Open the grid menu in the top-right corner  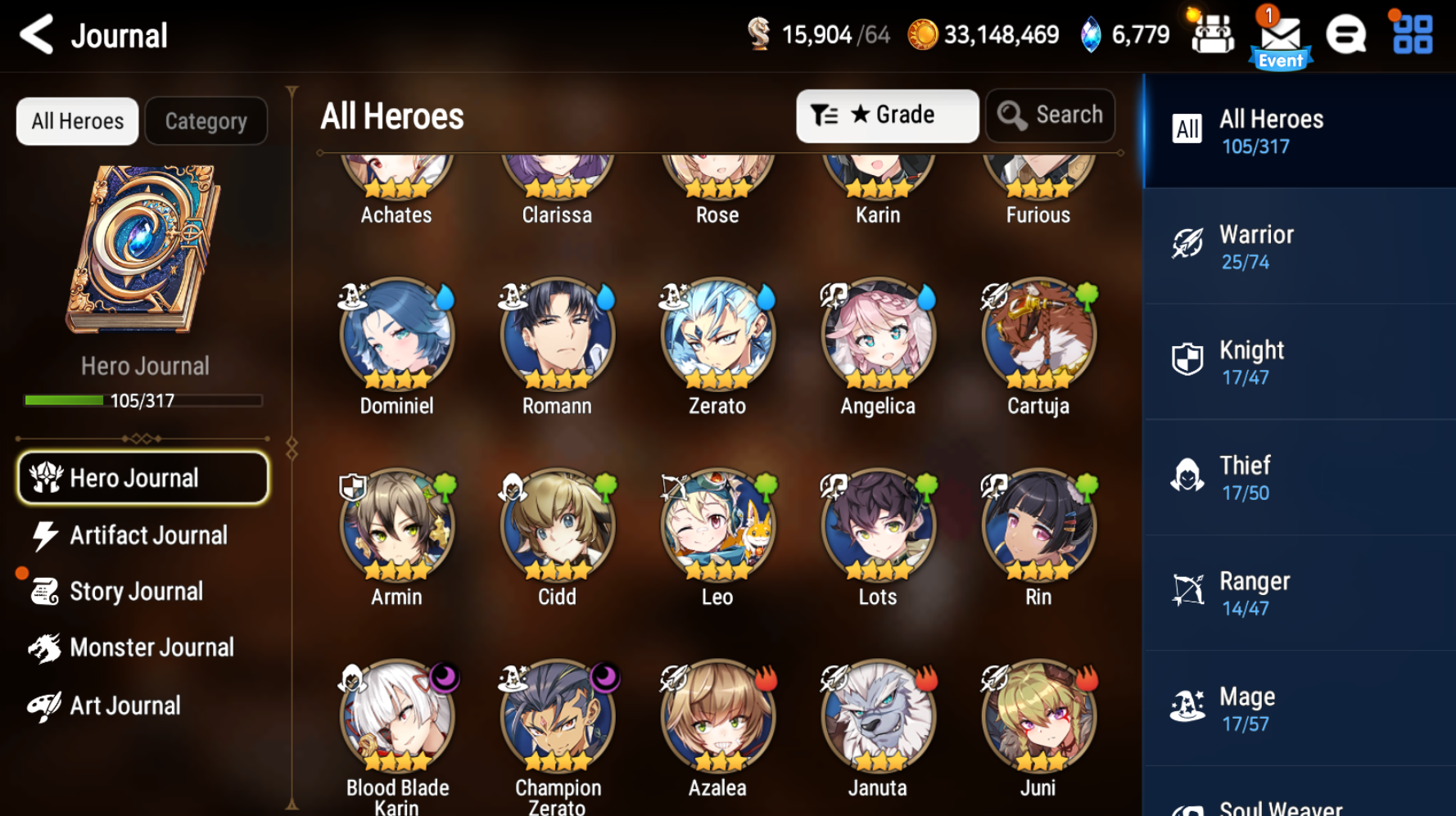pyautogui.click(x=1410, y=34)
